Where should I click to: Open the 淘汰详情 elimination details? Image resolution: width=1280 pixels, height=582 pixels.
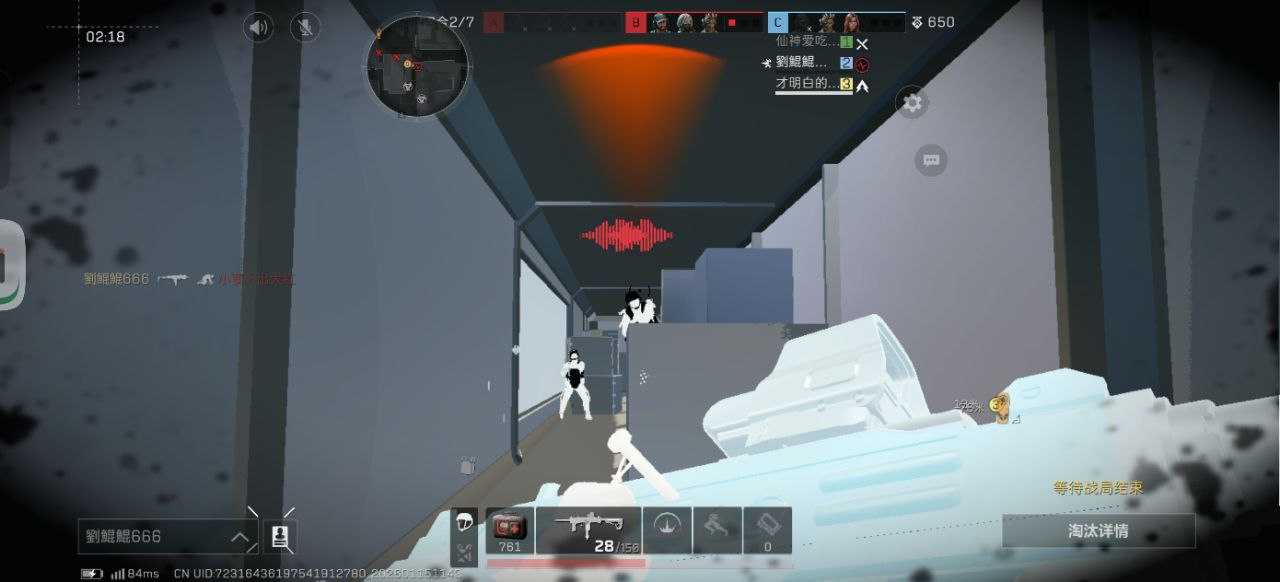[1098, 531]
